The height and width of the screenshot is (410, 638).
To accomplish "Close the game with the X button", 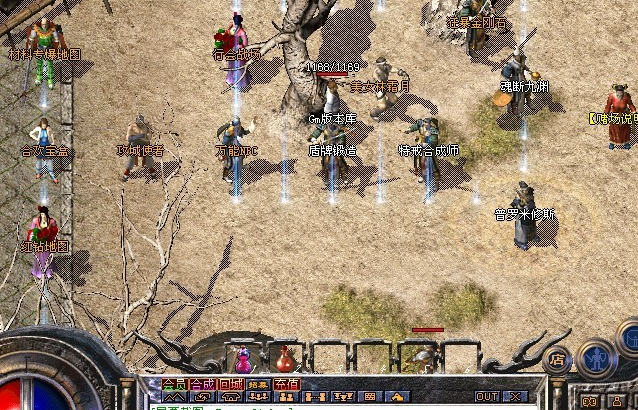I will tap(516, 397).
